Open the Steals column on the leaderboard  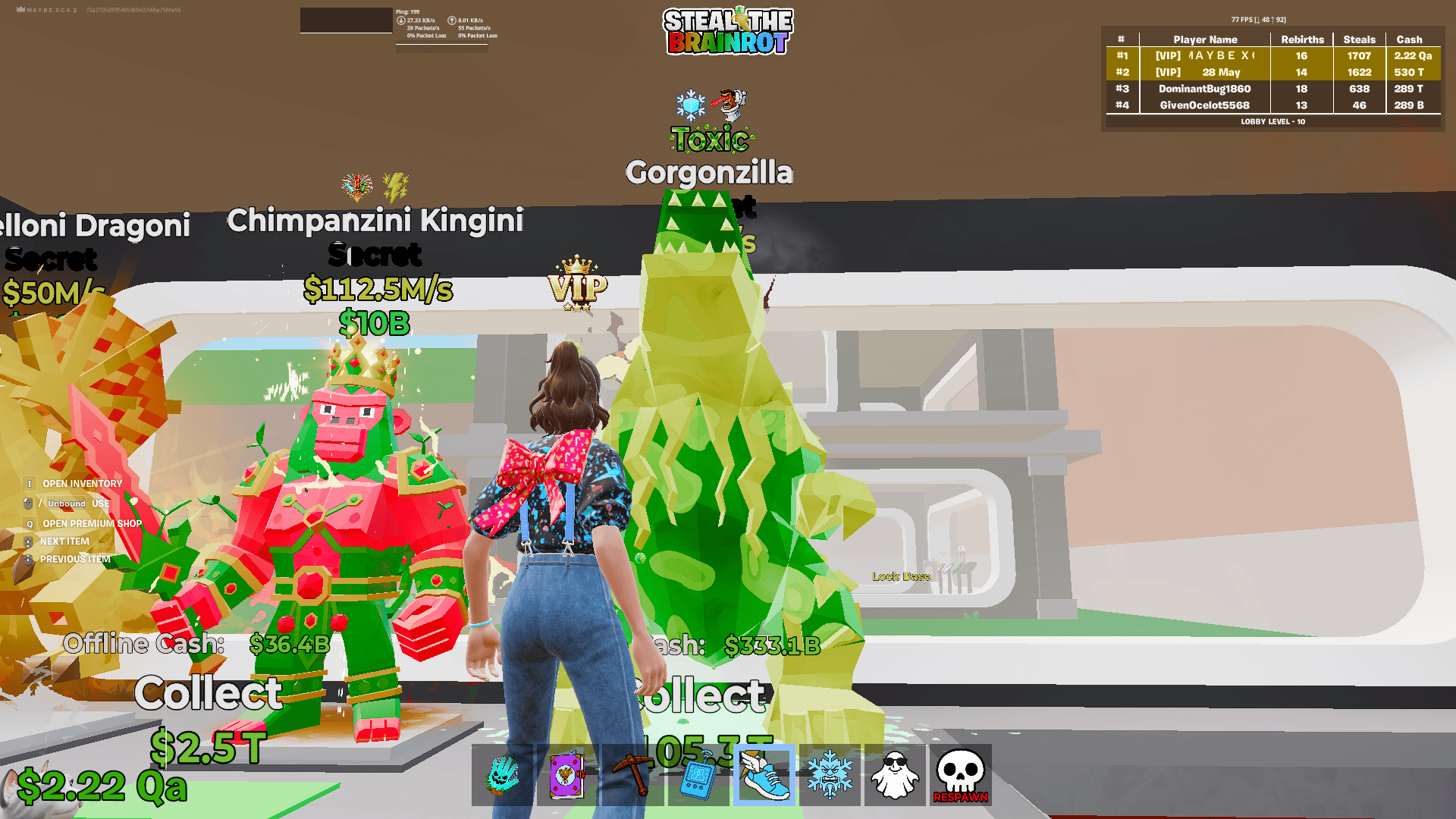(x=1359, y=39)
